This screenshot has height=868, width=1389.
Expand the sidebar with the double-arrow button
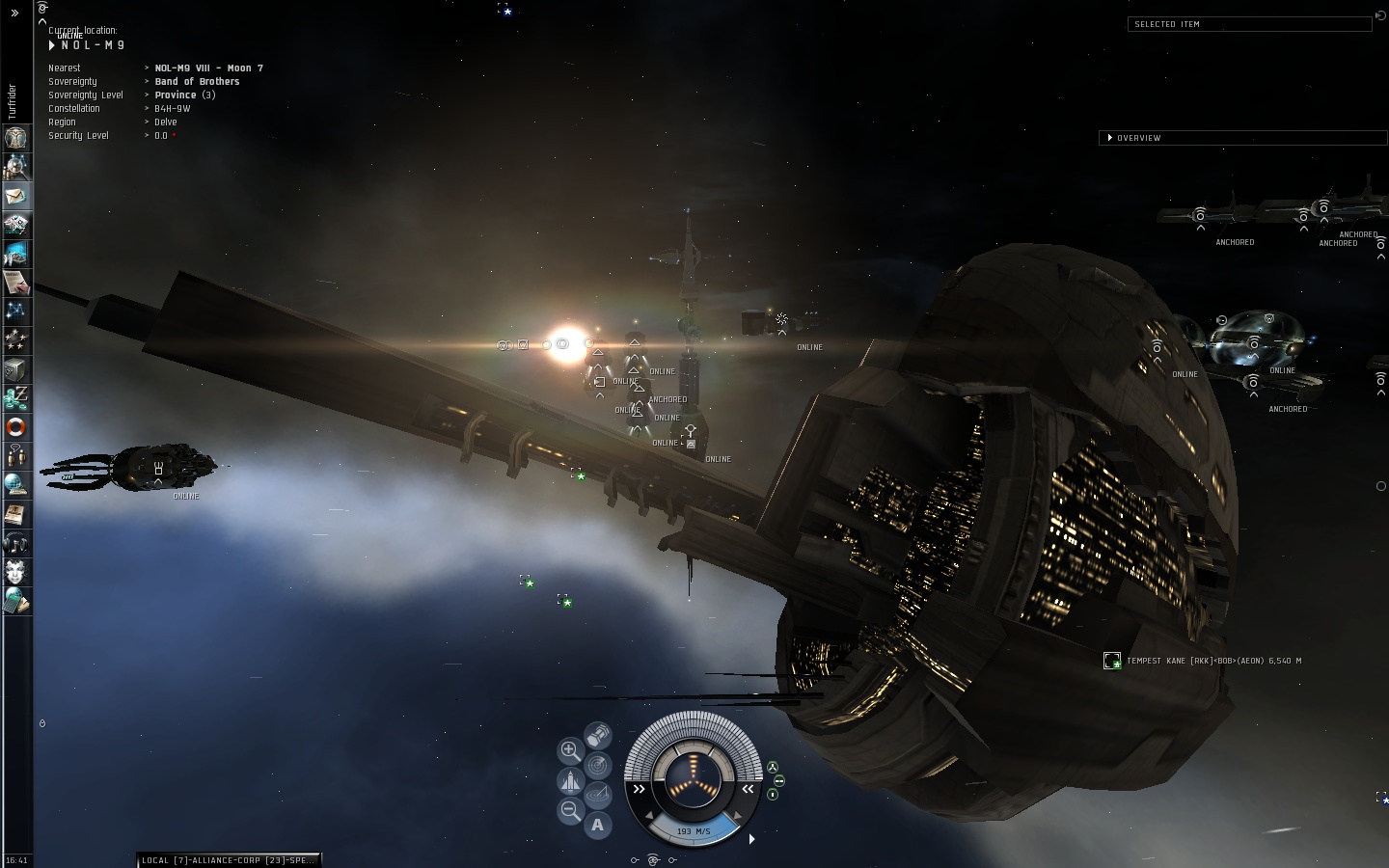tap(14, 14)
